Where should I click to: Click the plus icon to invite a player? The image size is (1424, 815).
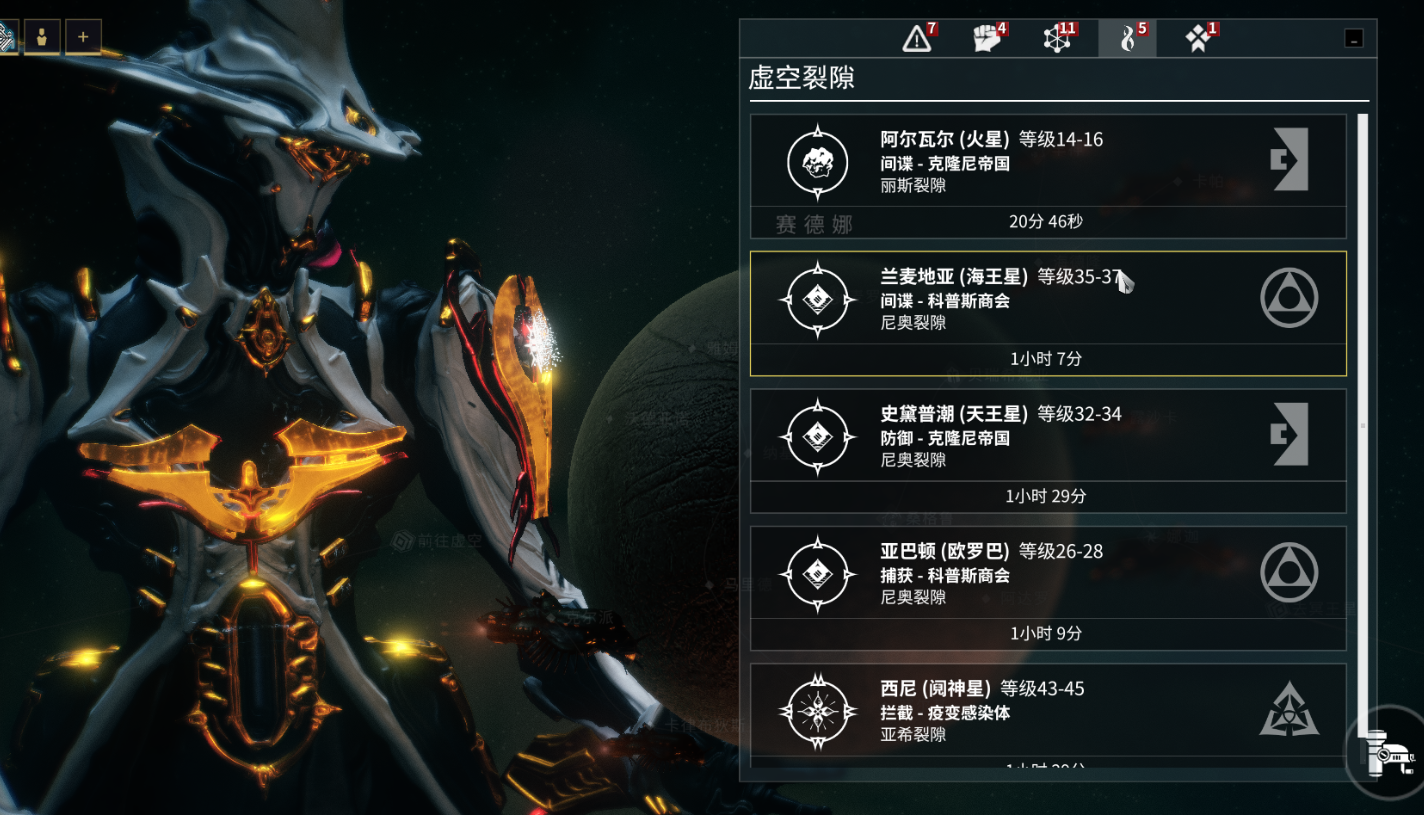tap(83, 36)
